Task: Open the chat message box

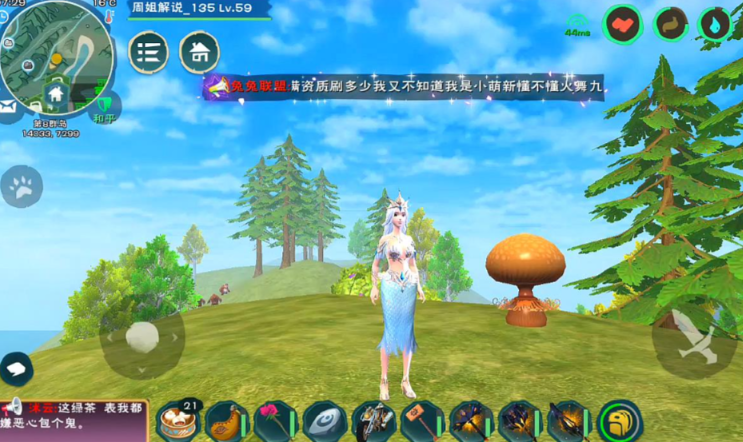Action: (74, 420)
